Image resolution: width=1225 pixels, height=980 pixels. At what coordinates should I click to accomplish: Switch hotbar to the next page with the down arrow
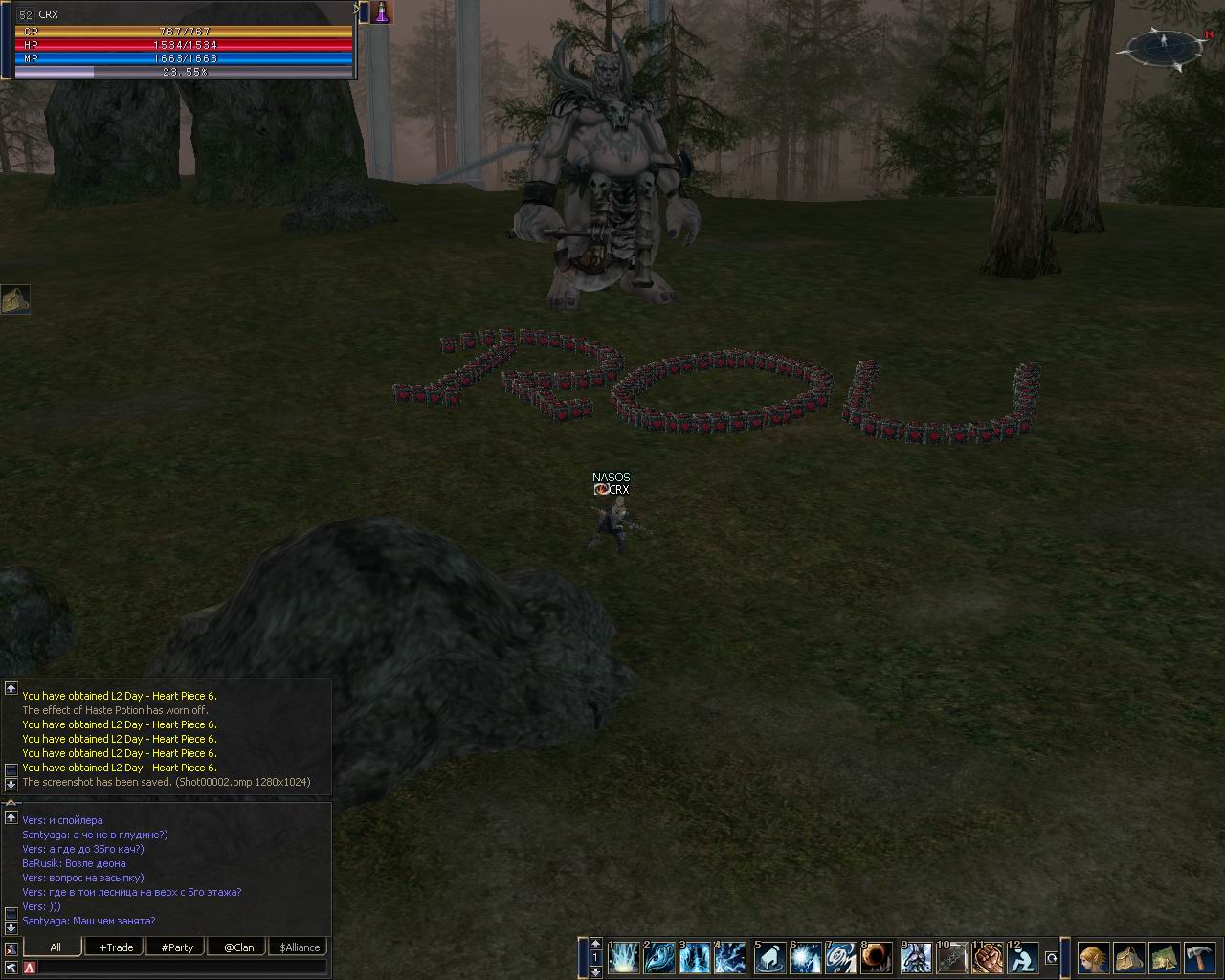click(x=596, y=971)
